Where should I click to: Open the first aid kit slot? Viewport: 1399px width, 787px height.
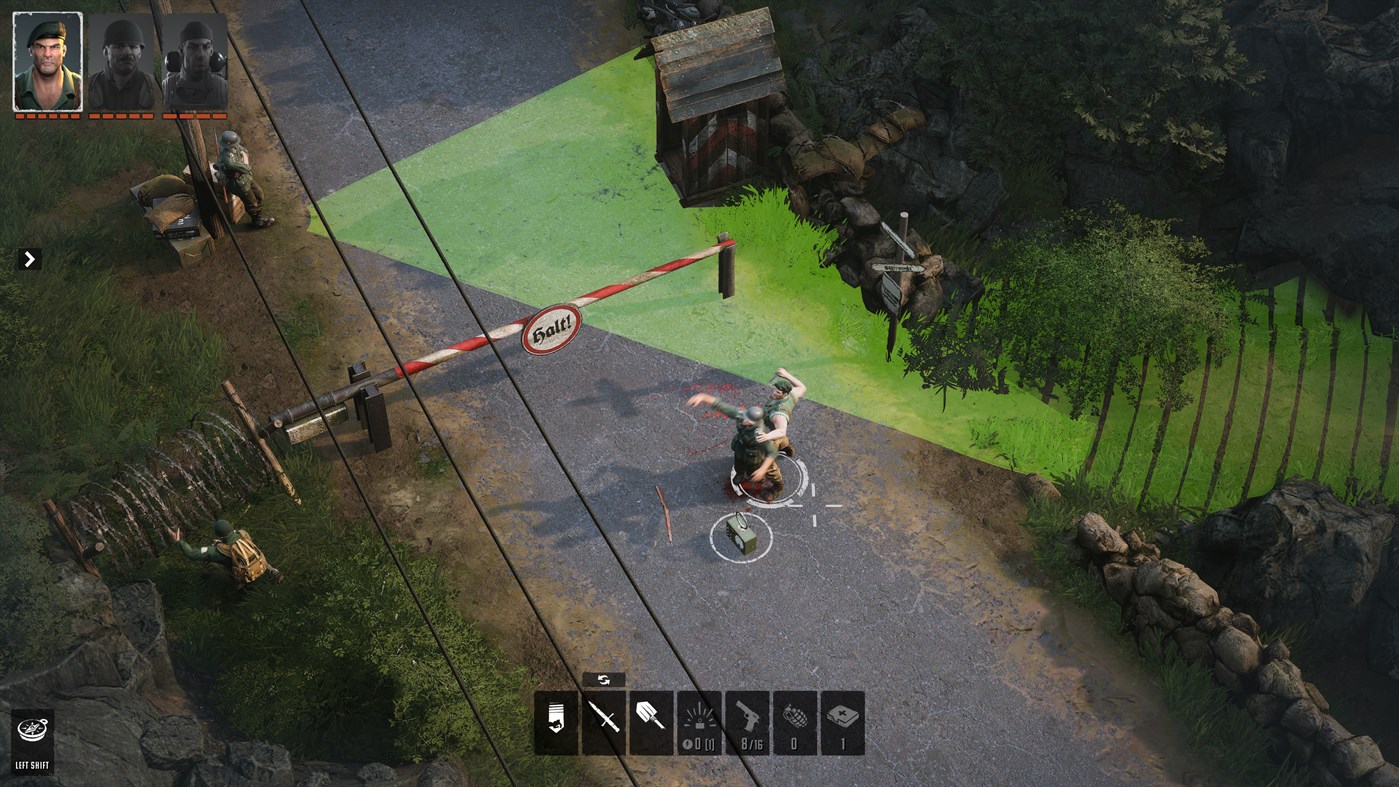click(x=841, y=715)
